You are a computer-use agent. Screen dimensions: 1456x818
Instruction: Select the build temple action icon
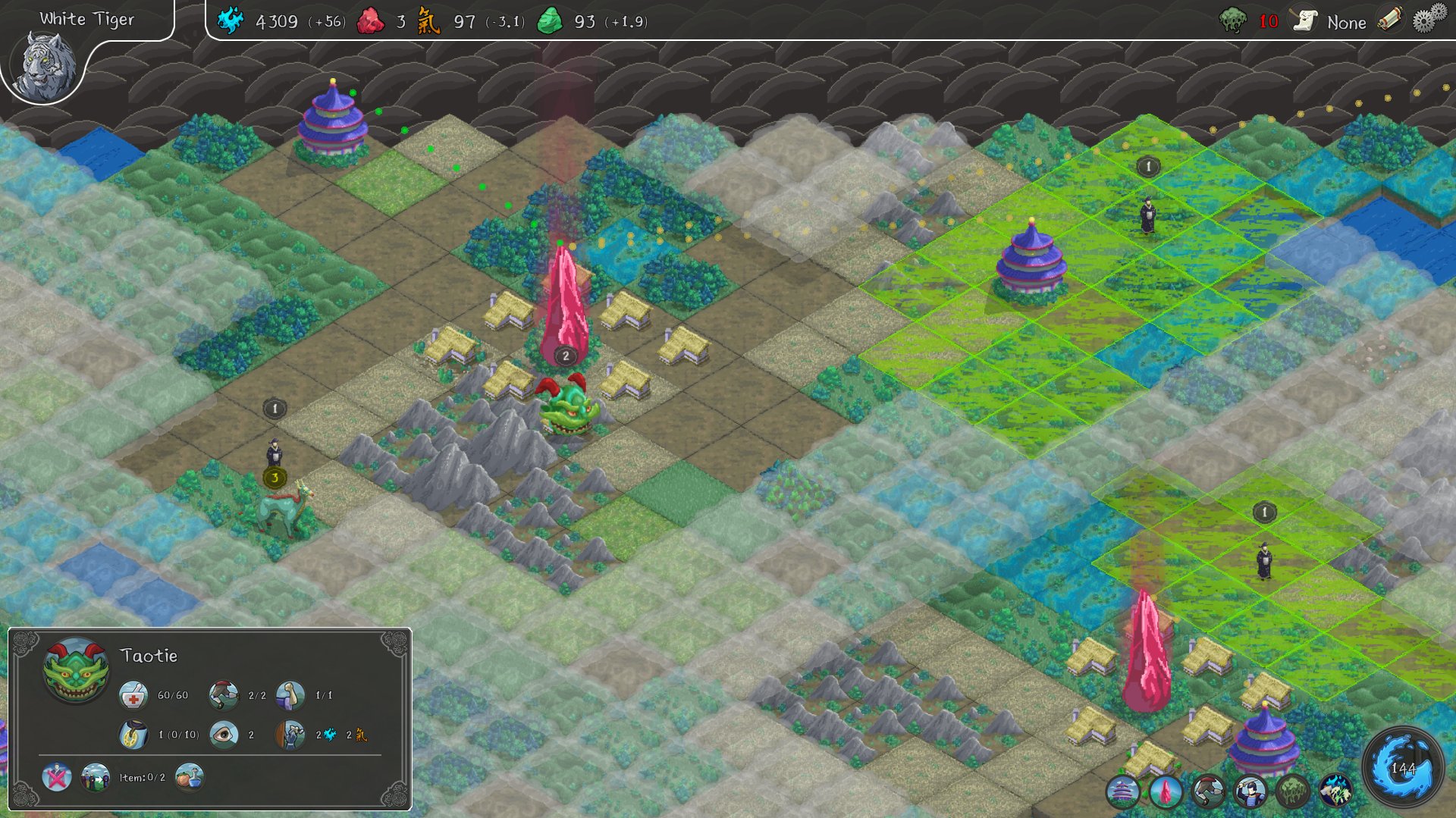(x=1122, y=791)
